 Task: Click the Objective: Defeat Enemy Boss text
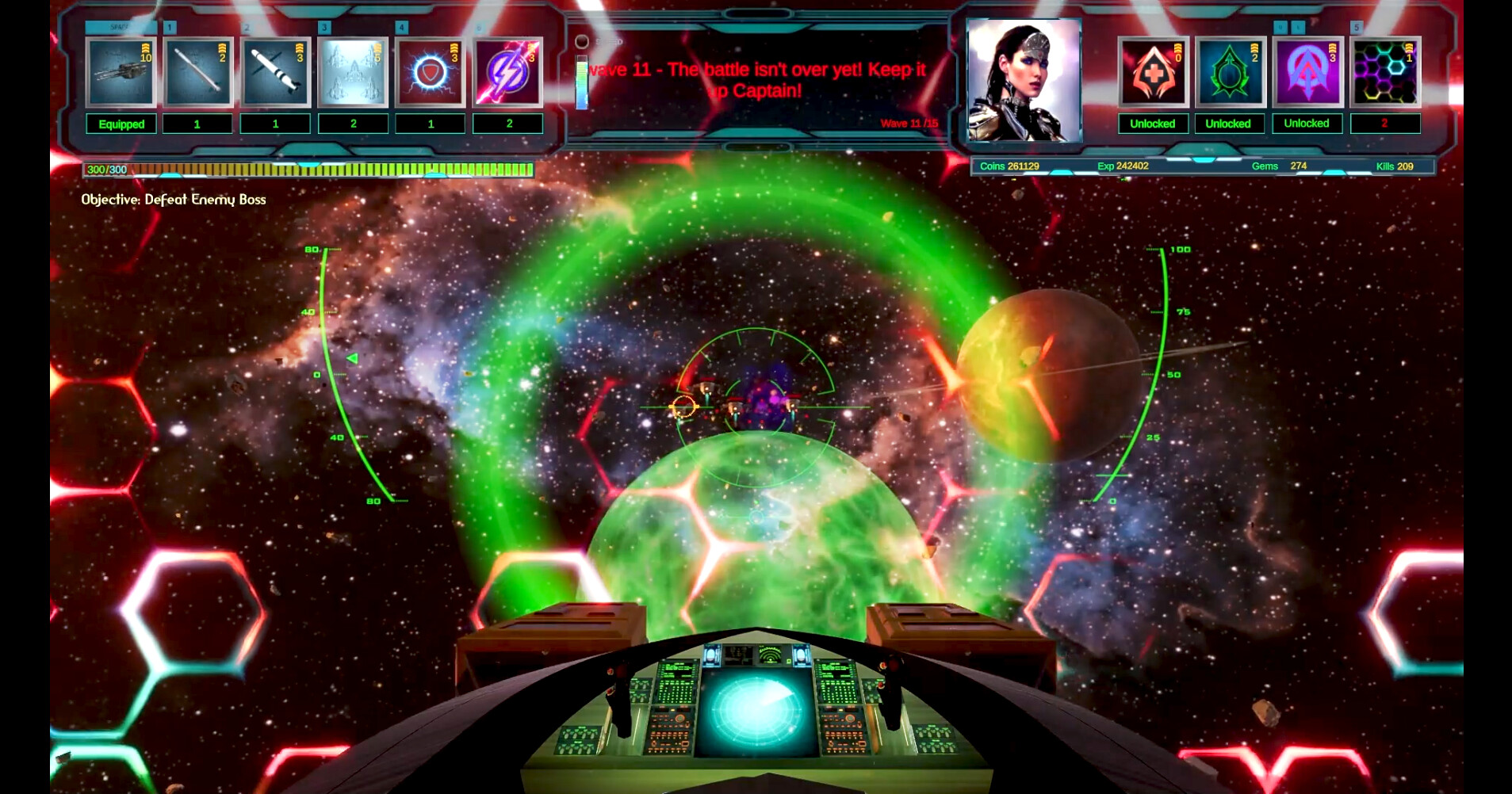pos(173,200)
